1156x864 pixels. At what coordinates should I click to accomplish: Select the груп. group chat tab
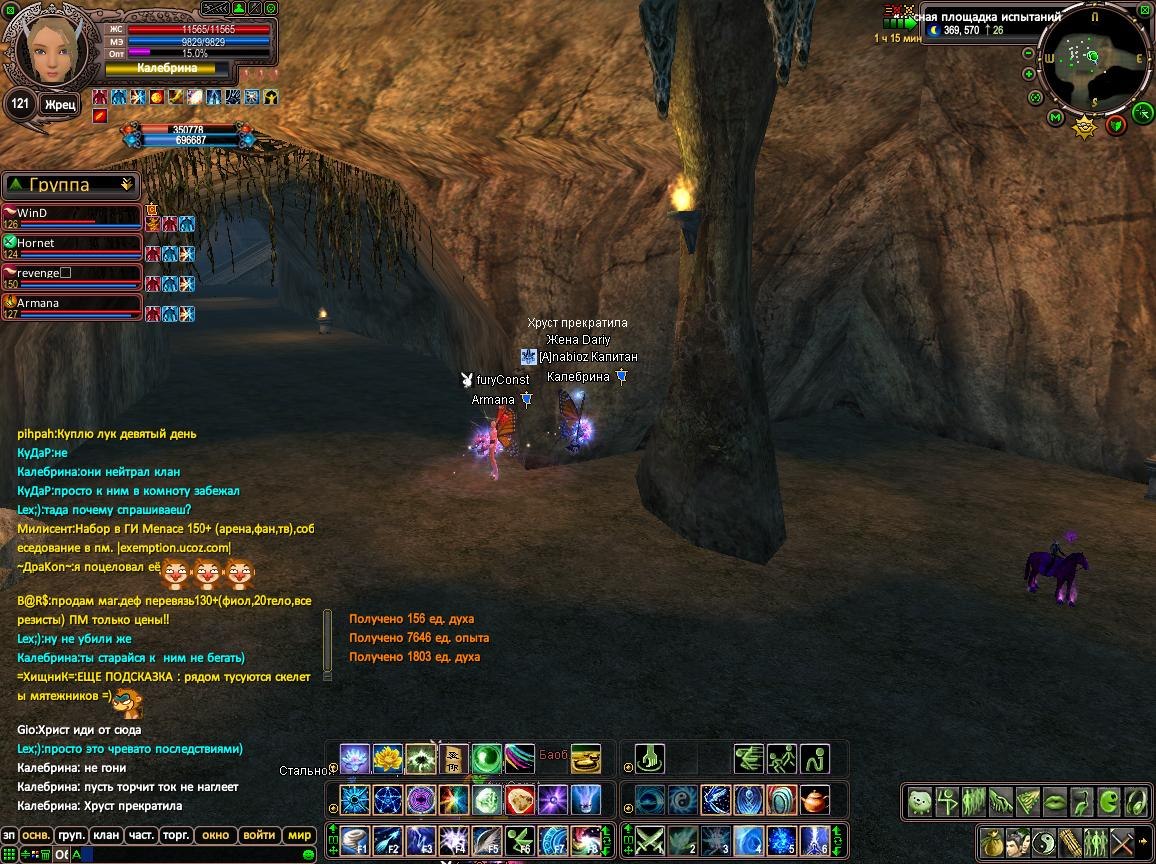(x=70, y=835)
